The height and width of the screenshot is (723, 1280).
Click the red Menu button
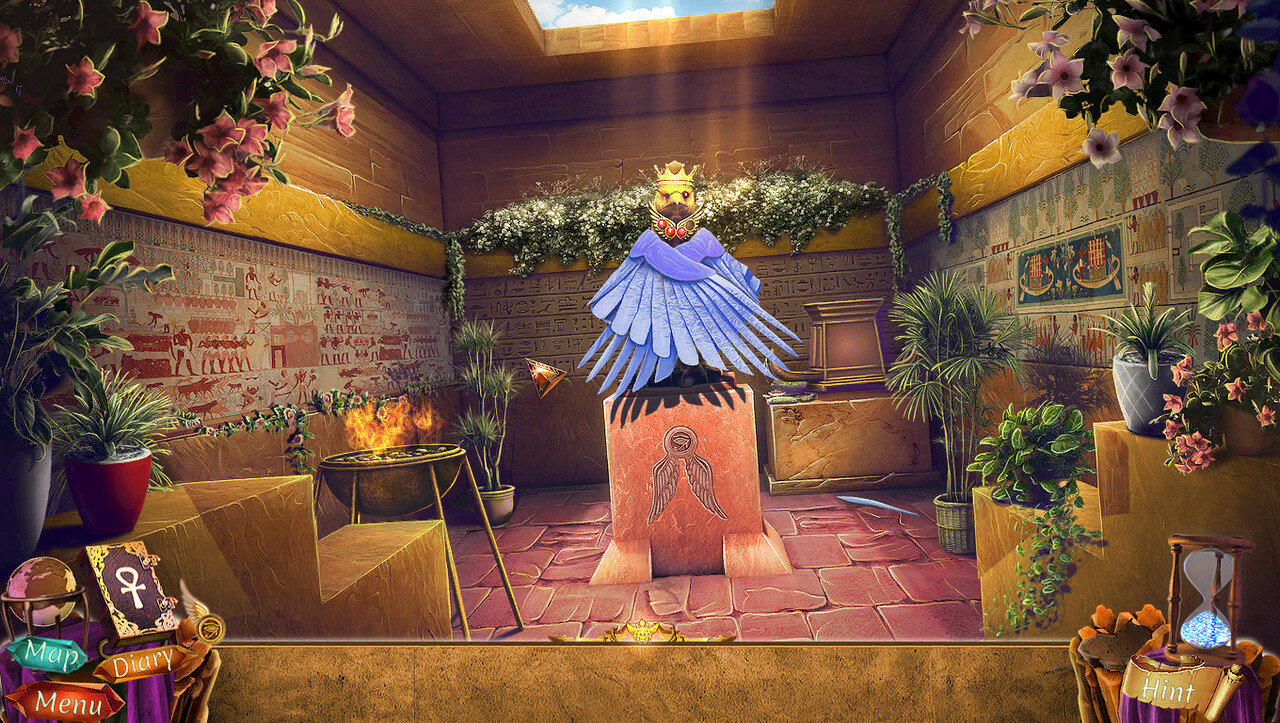coord(66,703)
